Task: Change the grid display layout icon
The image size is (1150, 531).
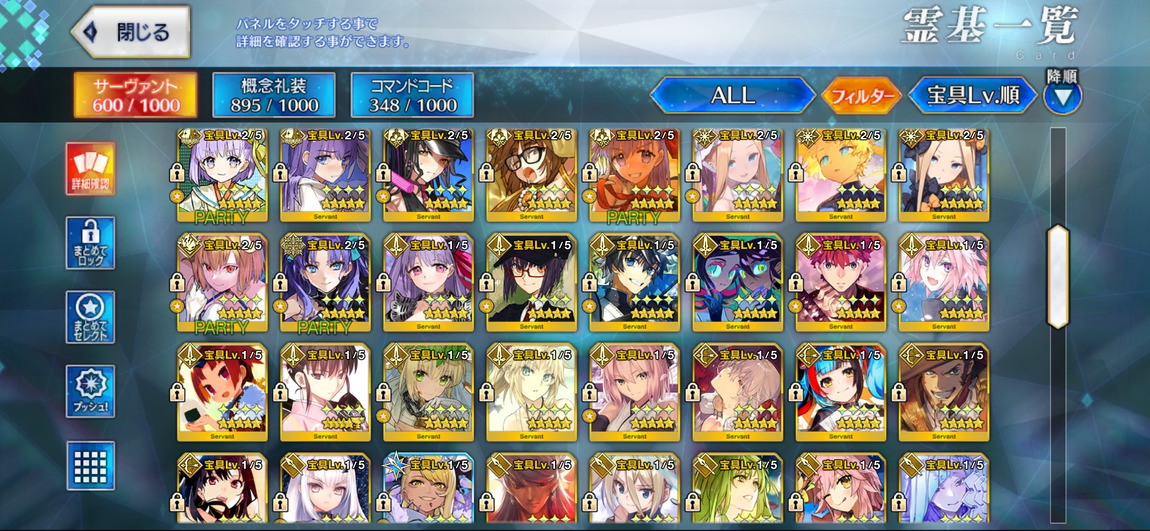Action: (90, 465)
